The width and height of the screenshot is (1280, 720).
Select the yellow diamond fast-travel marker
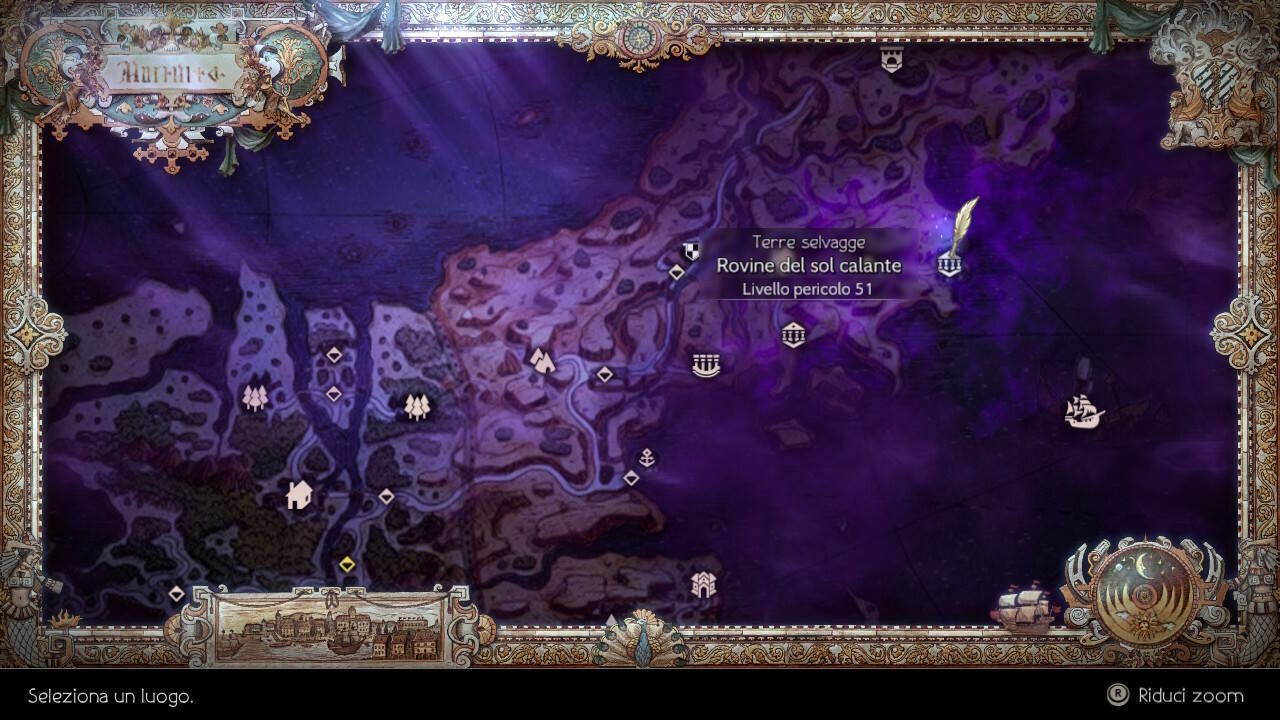(350, 563)
